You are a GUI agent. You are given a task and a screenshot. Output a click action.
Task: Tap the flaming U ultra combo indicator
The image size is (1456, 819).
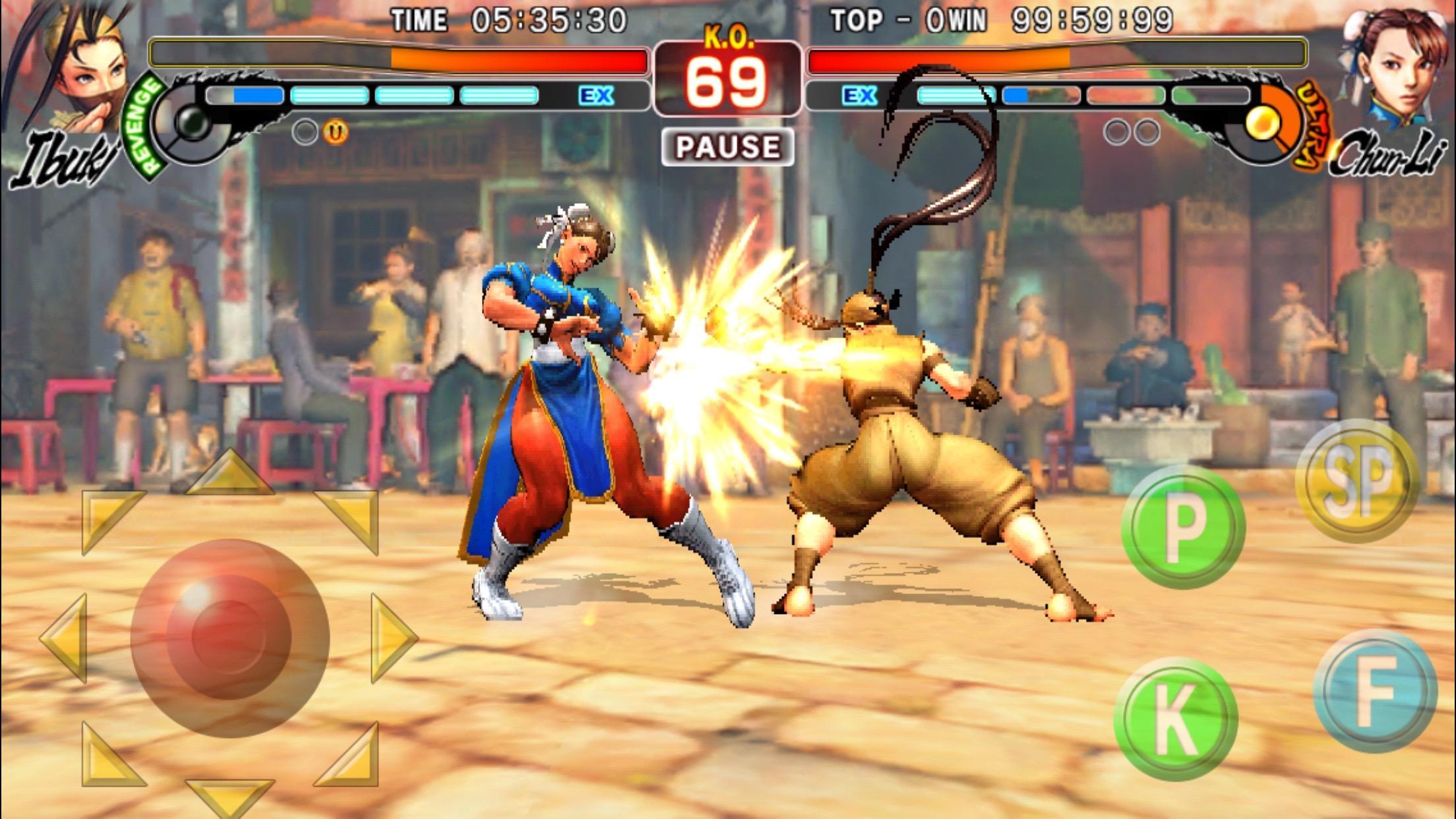(x=335, y=132)
